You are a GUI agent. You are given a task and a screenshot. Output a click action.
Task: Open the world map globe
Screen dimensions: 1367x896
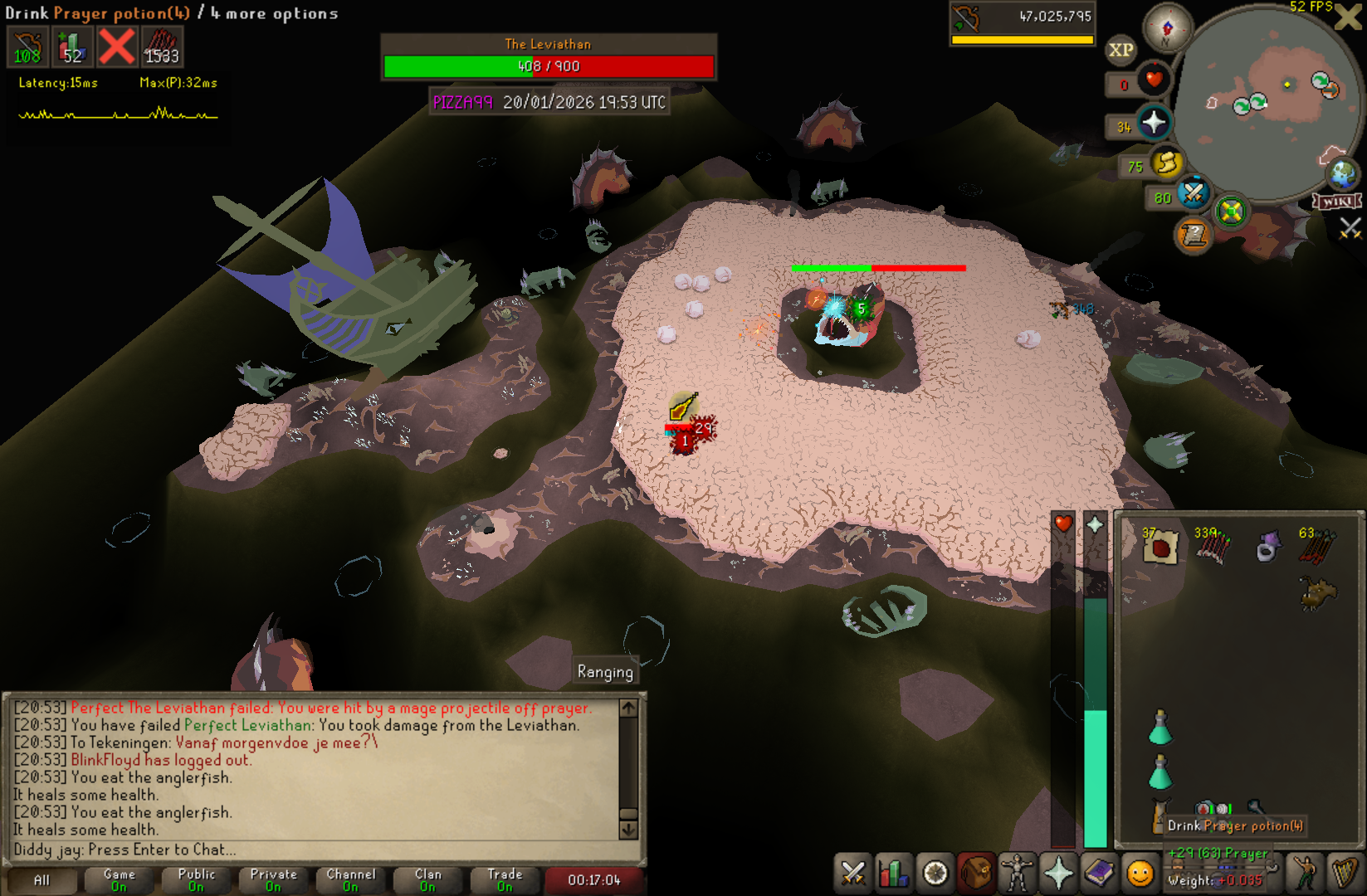coord(1342,174)
